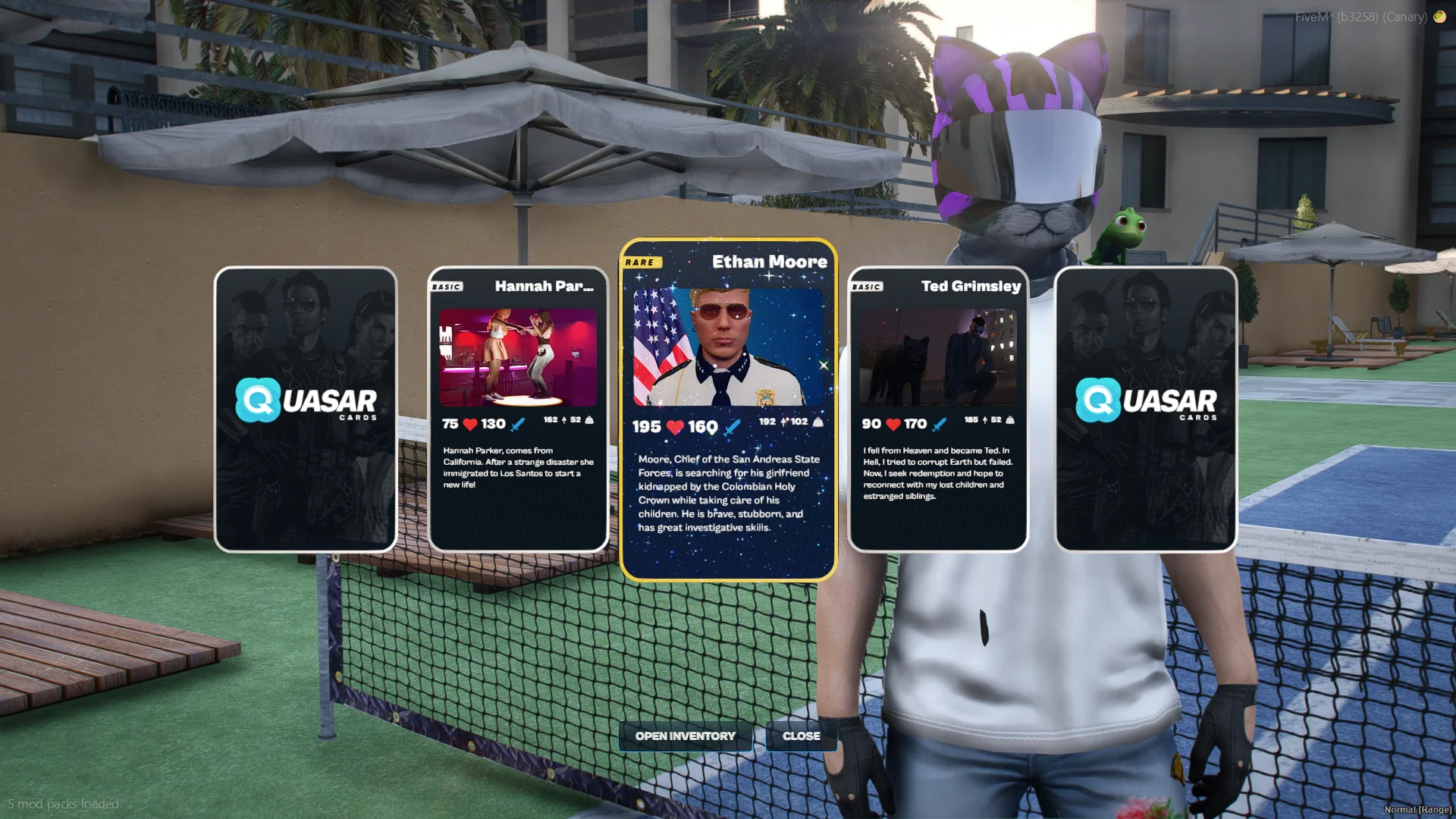Select the rare Ethan Moore card

[728, 409]
